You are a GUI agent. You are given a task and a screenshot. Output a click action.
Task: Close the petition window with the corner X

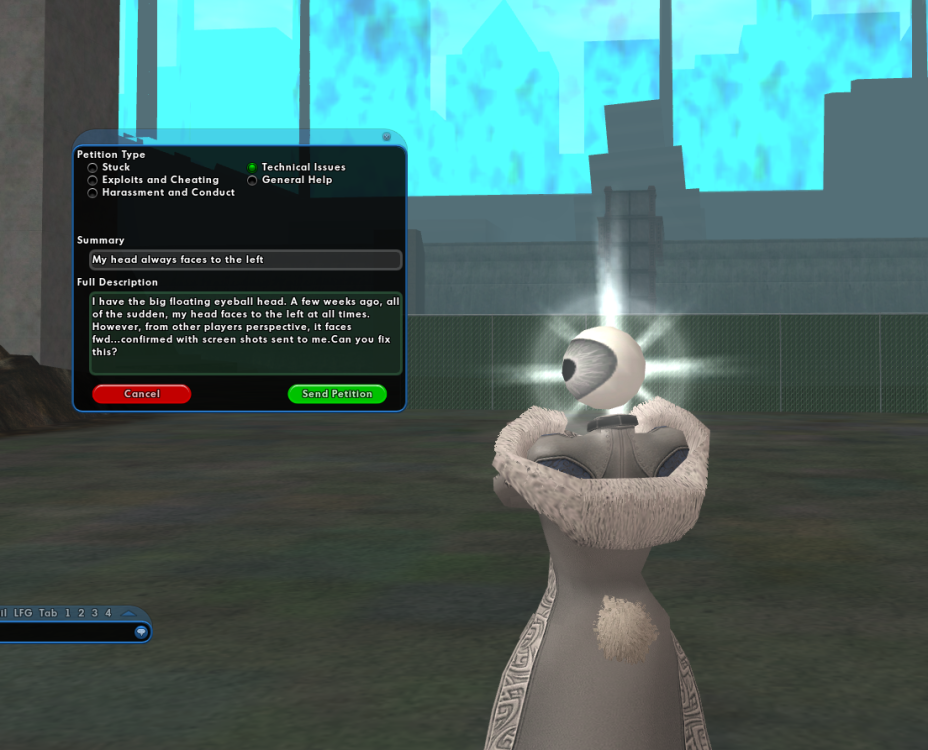[387, 137]
